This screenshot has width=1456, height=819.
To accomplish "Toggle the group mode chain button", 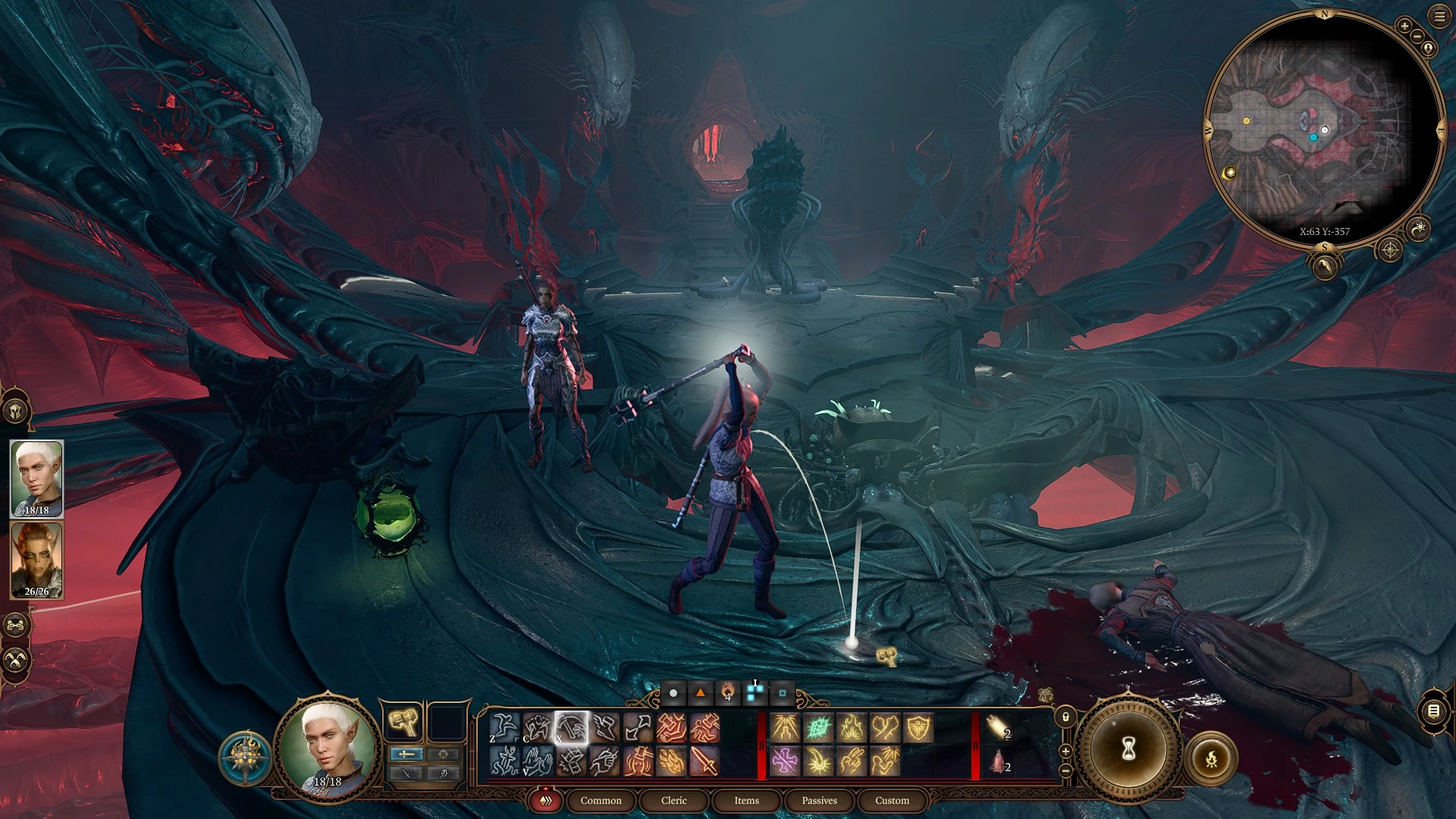I will 16,626.
